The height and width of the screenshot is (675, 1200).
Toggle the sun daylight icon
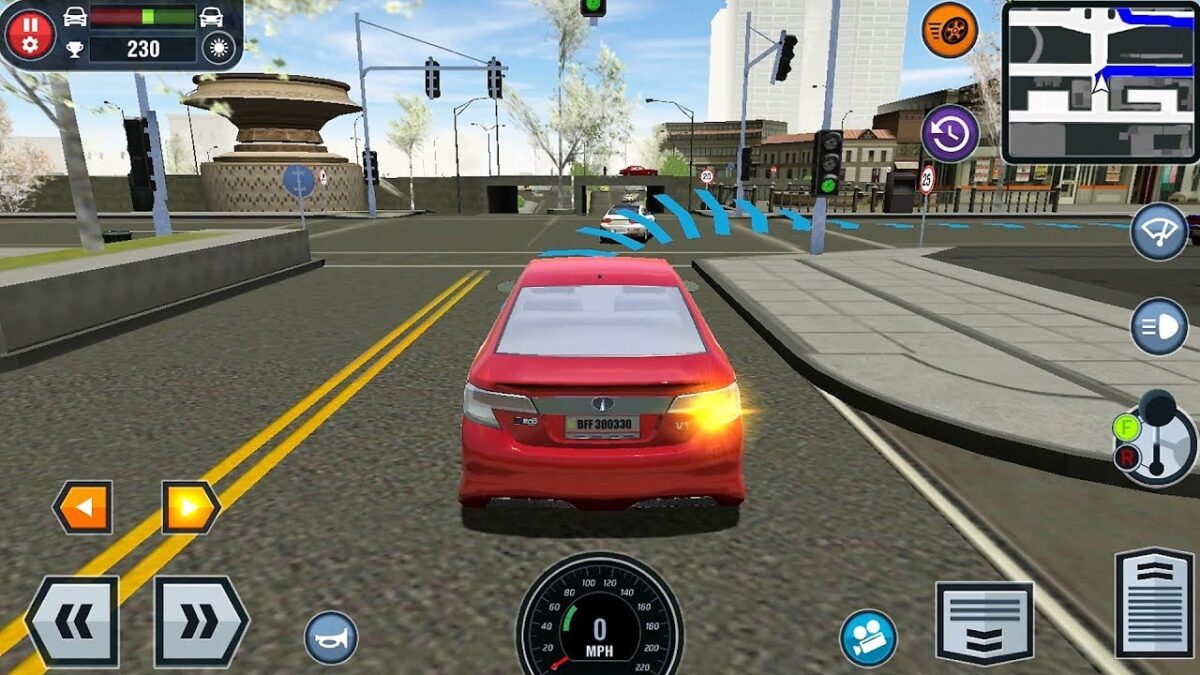[x=217, y=47]
